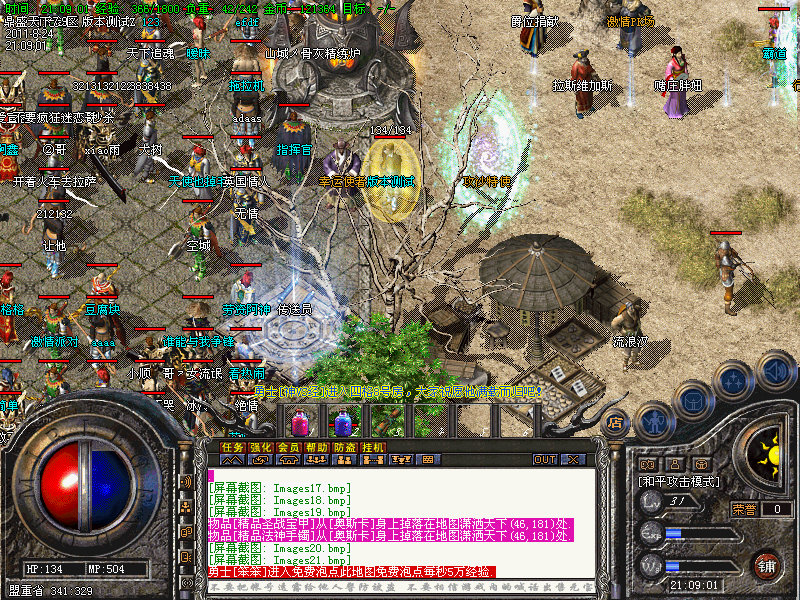Click the 荣誉 honor button
This screenshot has width=800, height=600.
(745, 509)
